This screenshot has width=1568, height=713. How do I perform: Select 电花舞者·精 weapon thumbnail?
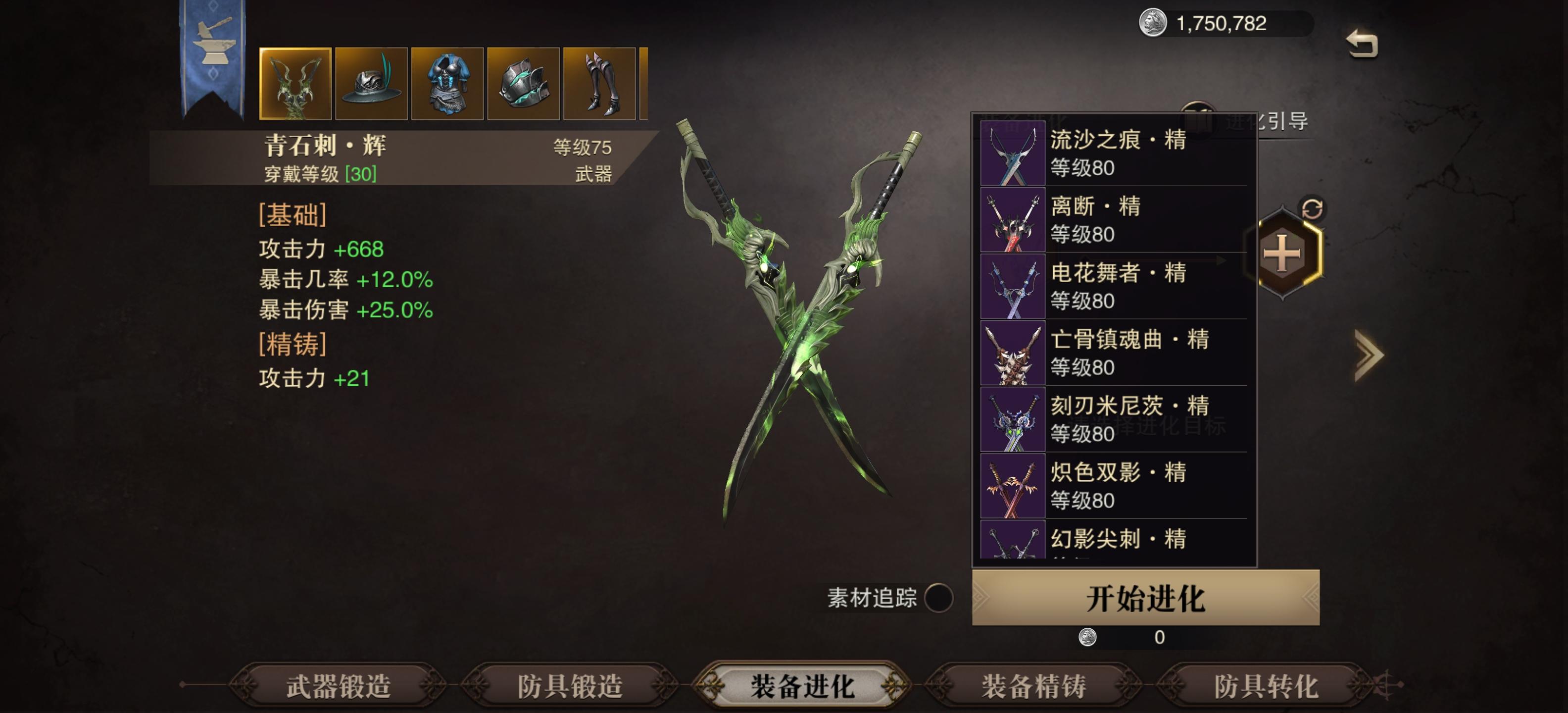click(1013, 287)
